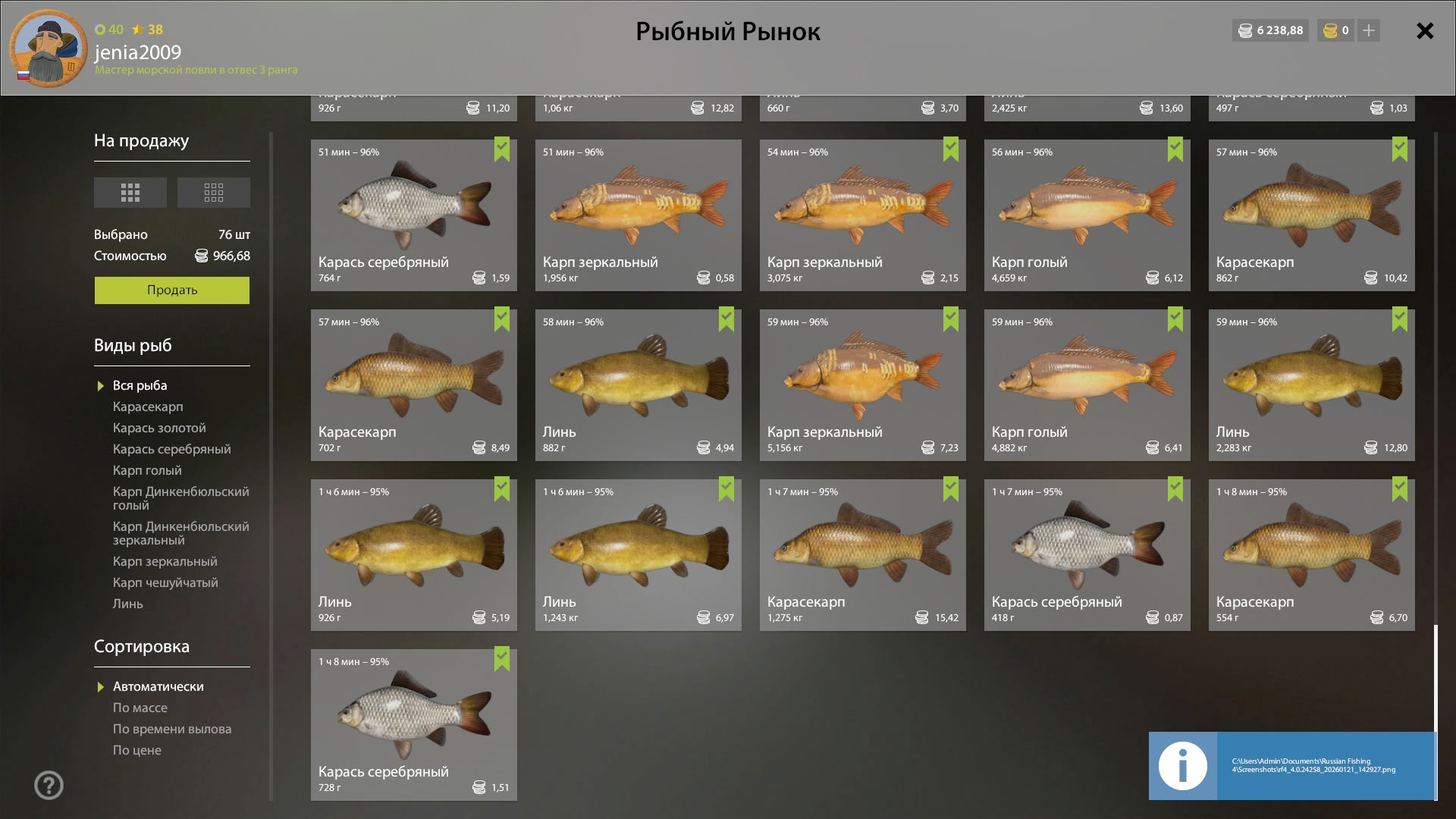Open the jenia2009 player avatar
Viewport: 1456px width, 819px height.
pos(49,48)
